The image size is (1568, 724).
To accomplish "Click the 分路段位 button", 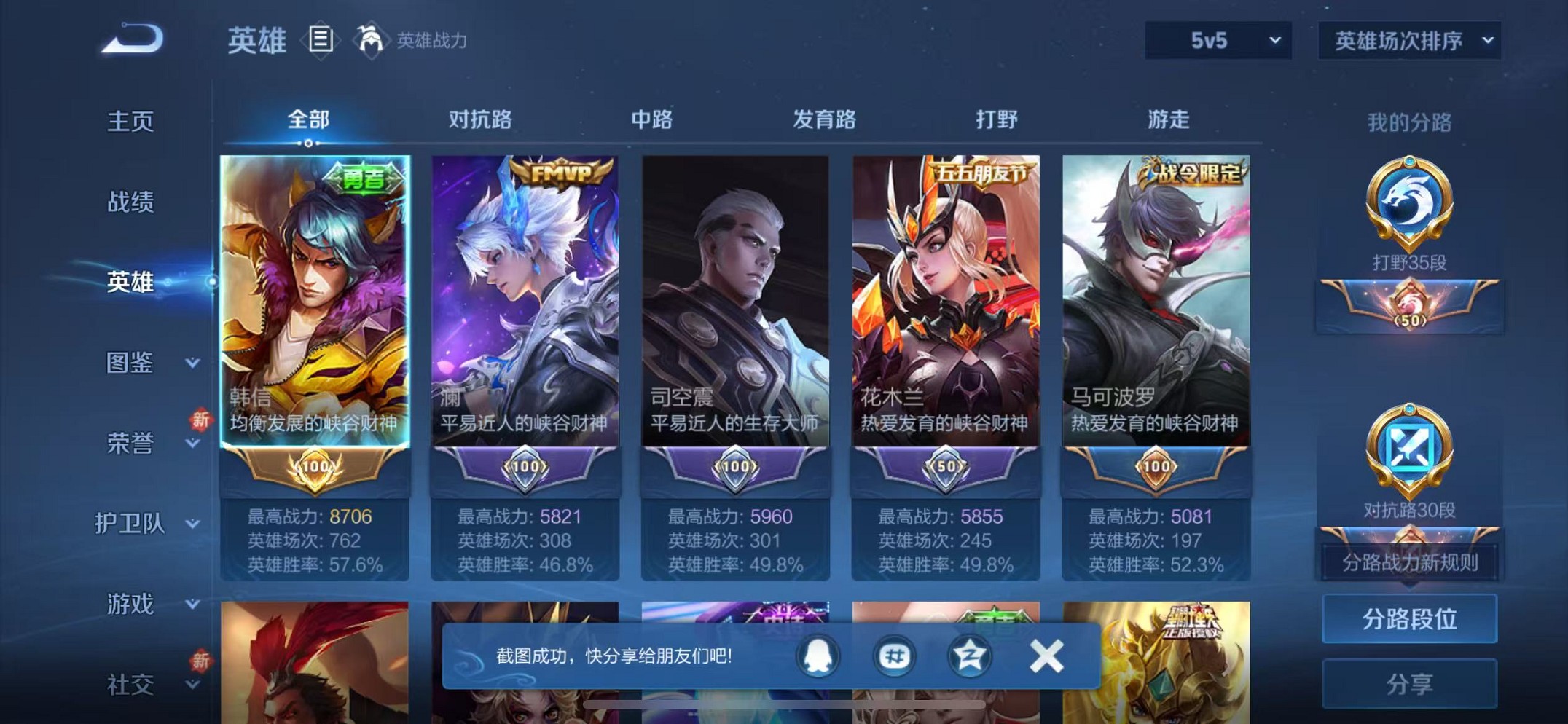I will coord(1409,620).
